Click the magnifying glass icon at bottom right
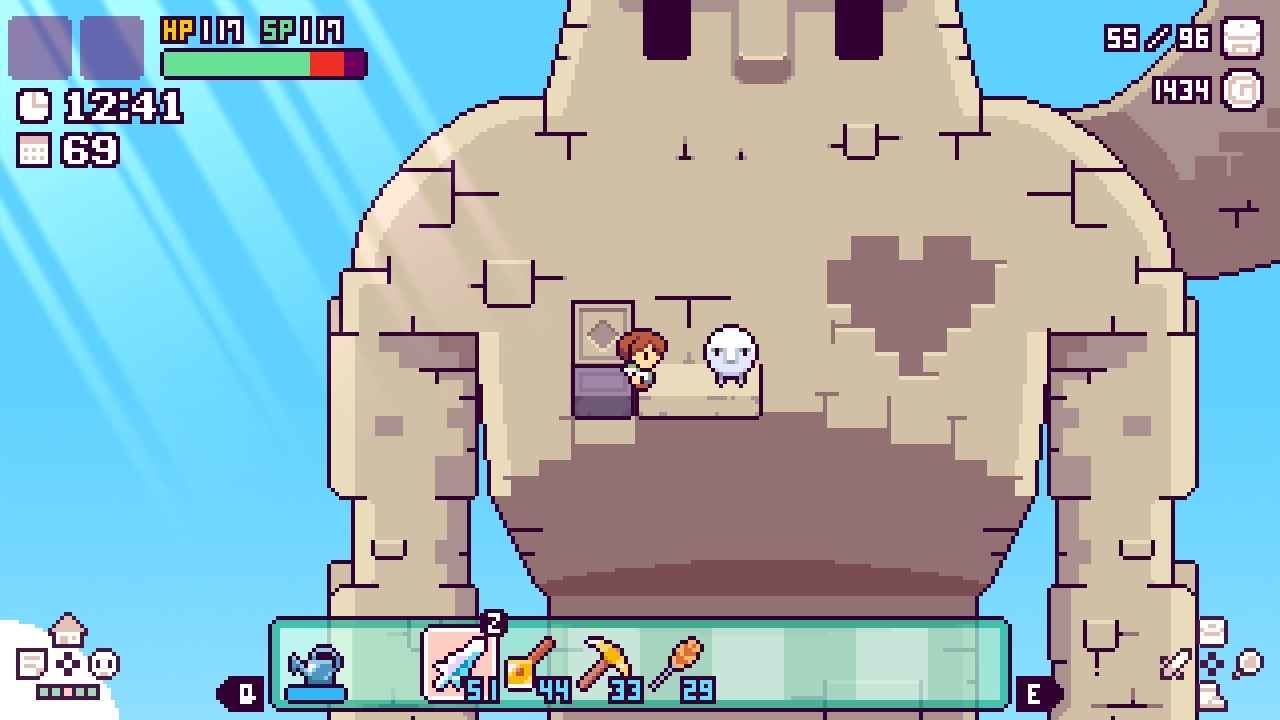 1247,663
